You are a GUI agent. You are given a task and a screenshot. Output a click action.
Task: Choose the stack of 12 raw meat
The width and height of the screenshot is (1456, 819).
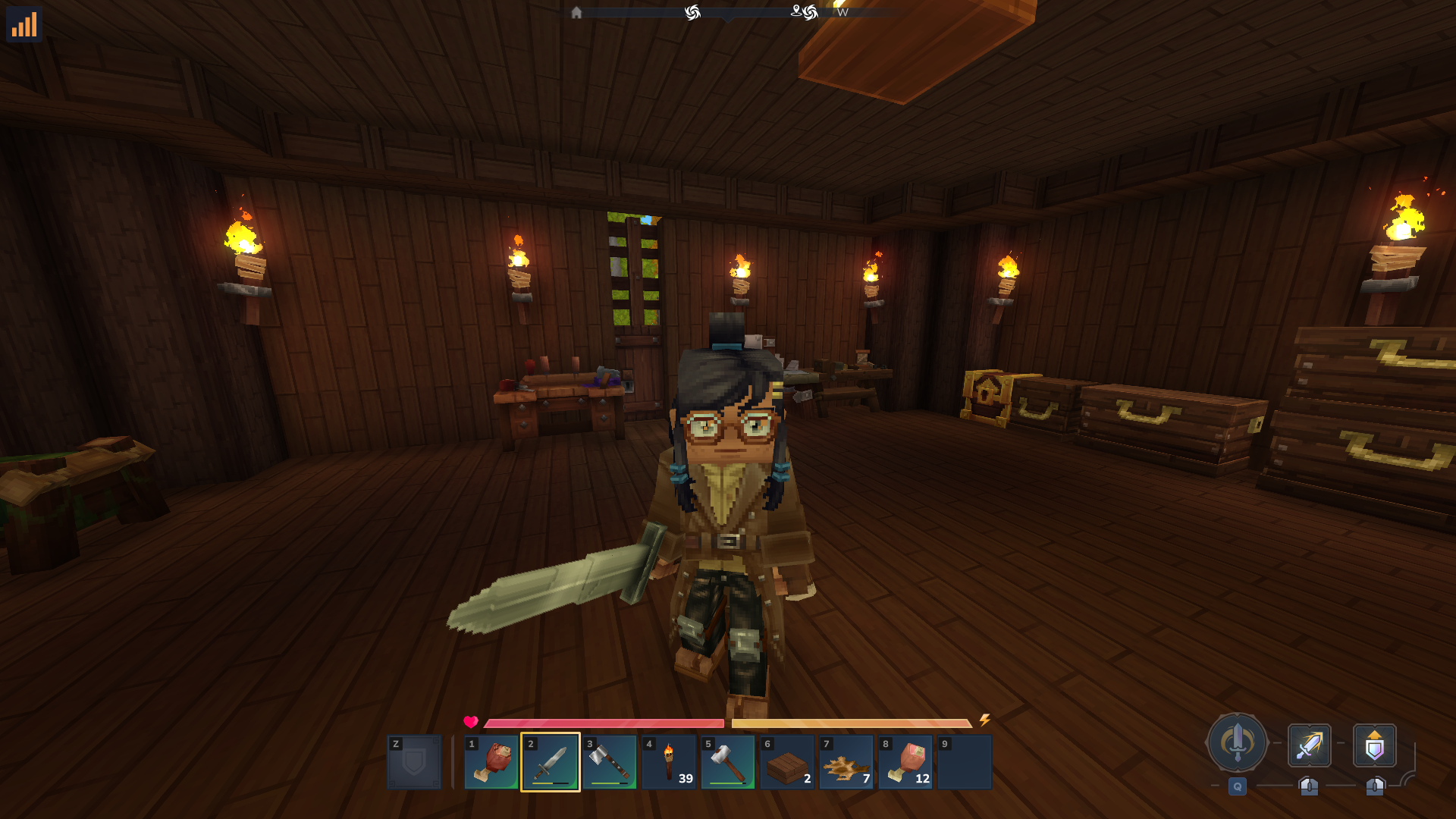pyautogui.click(x=905, y=761)
